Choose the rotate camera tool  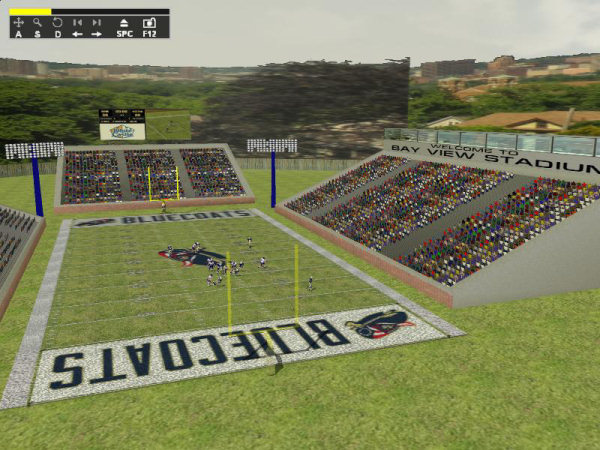pyautogui.click(x=57, y=22)
